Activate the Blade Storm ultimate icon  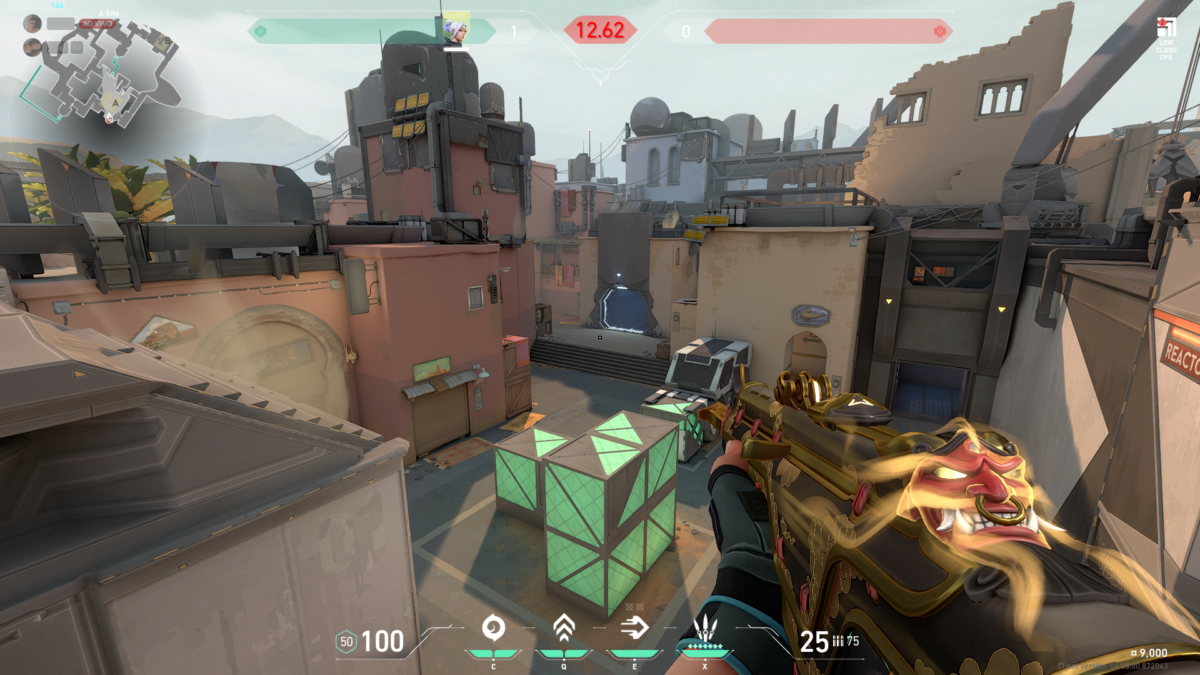706,630
